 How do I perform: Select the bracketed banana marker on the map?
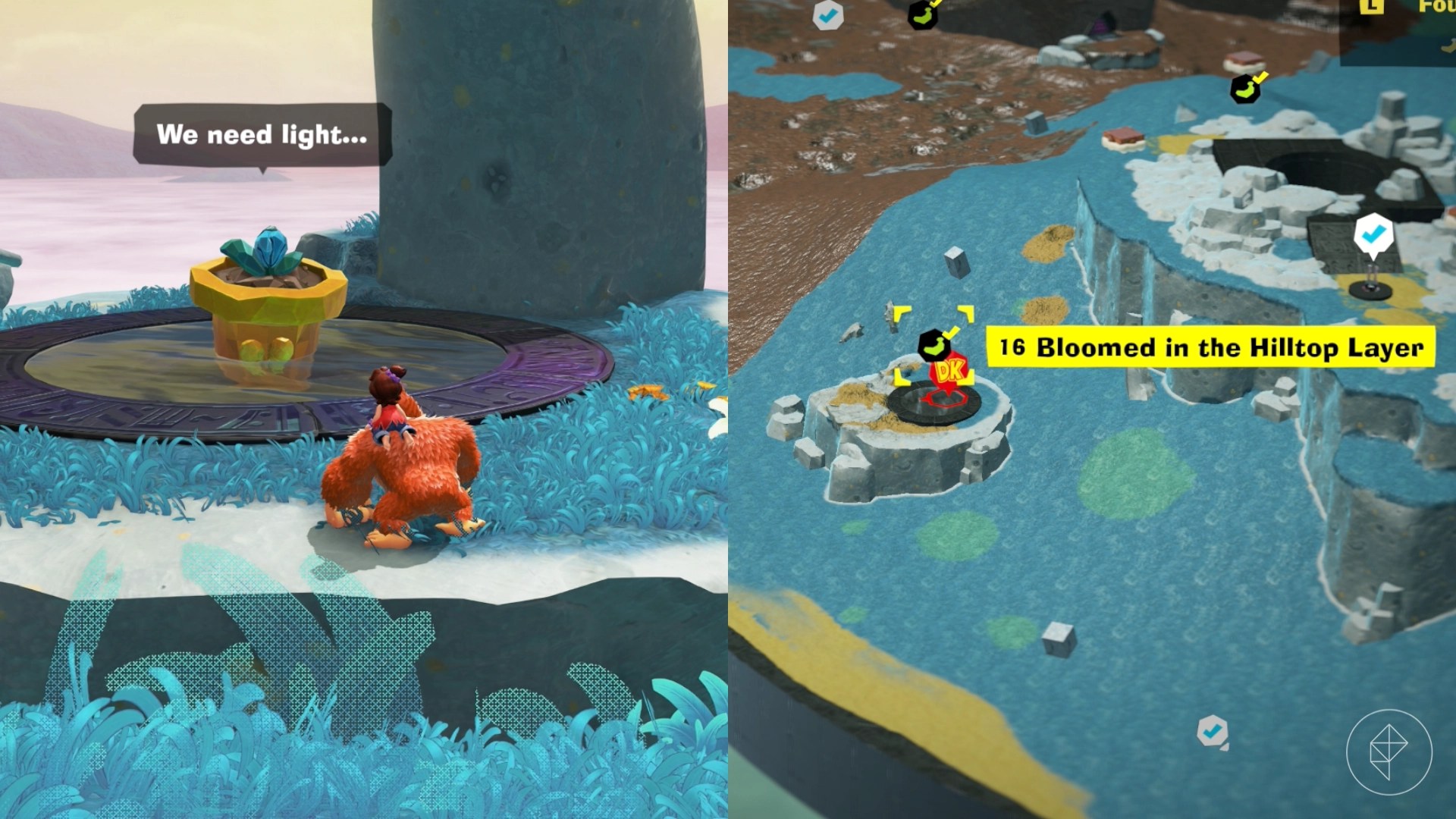click(933, 345)
